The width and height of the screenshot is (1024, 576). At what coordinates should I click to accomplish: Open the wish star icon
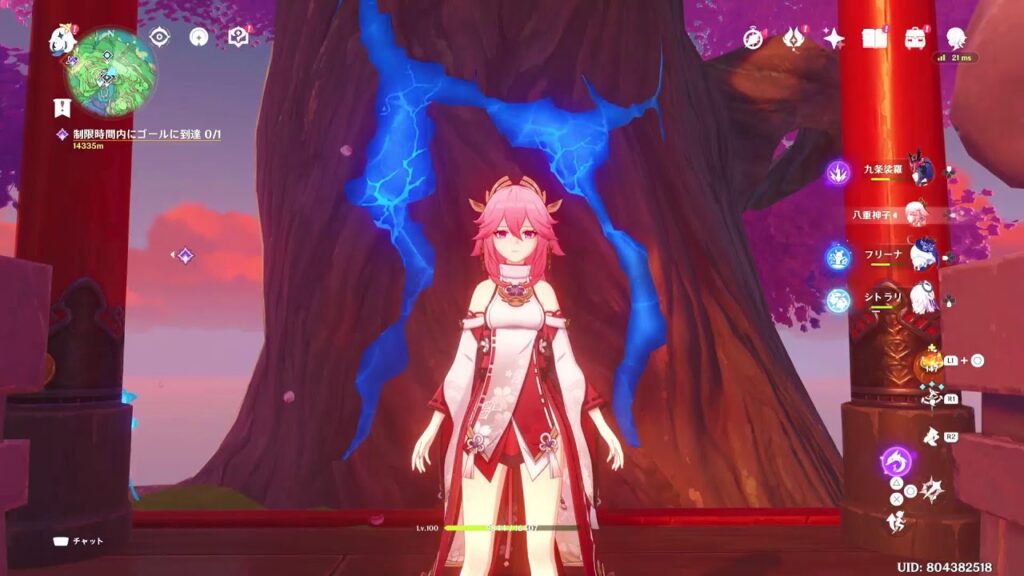(833, 38)
